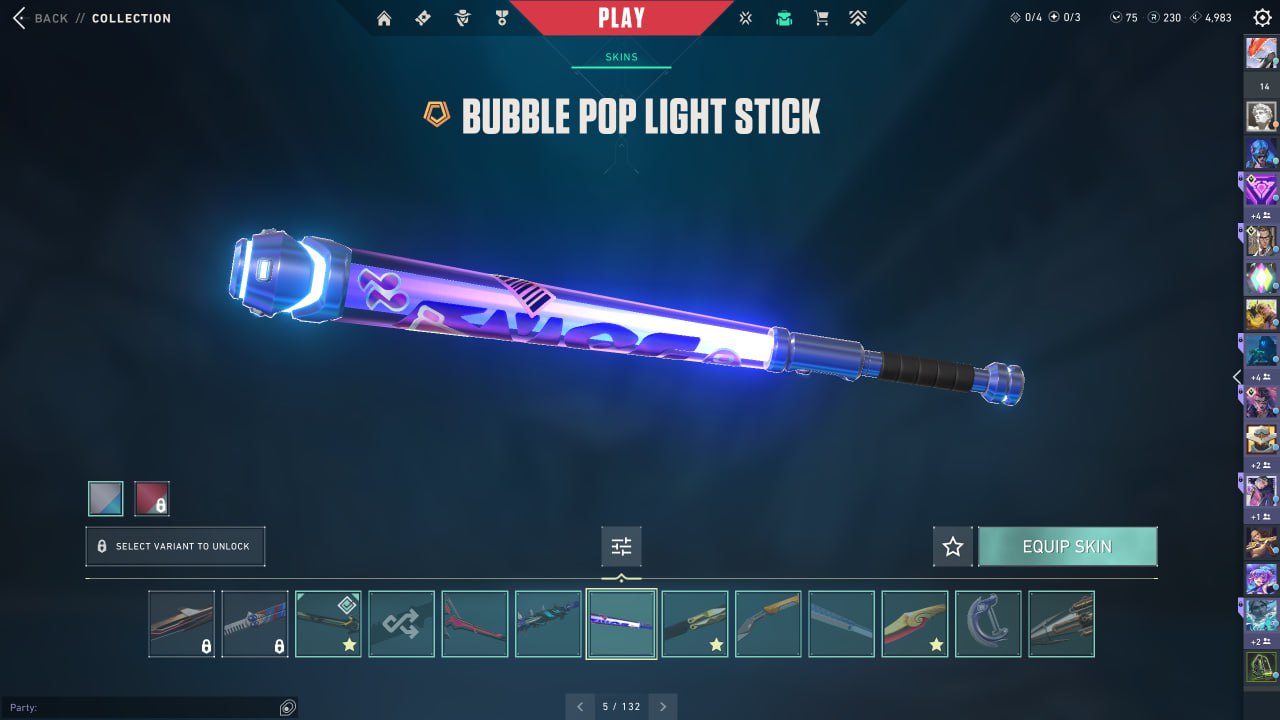Screen dimensions: 1280x720
Task: Click the Party bar target icon
Action: pos(288,708)
